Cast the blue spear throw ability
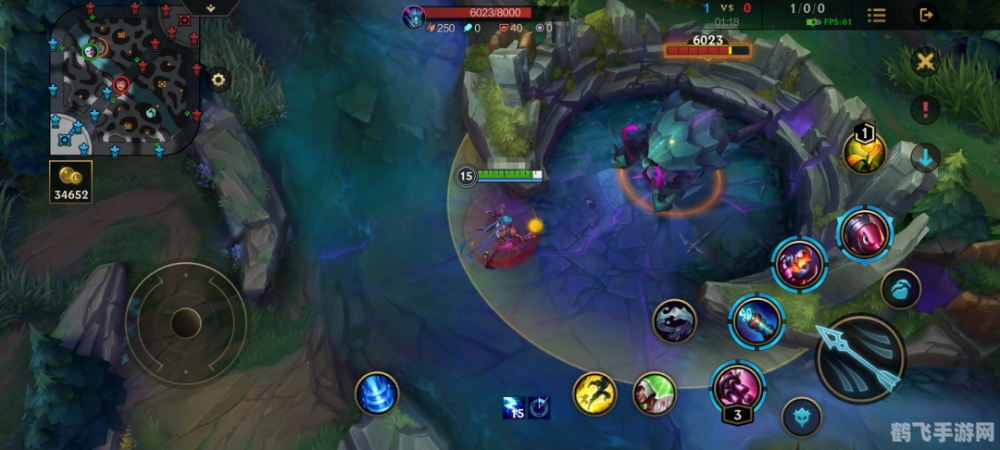The height and width of the screenshot is (450, 1000). point(755,320)
